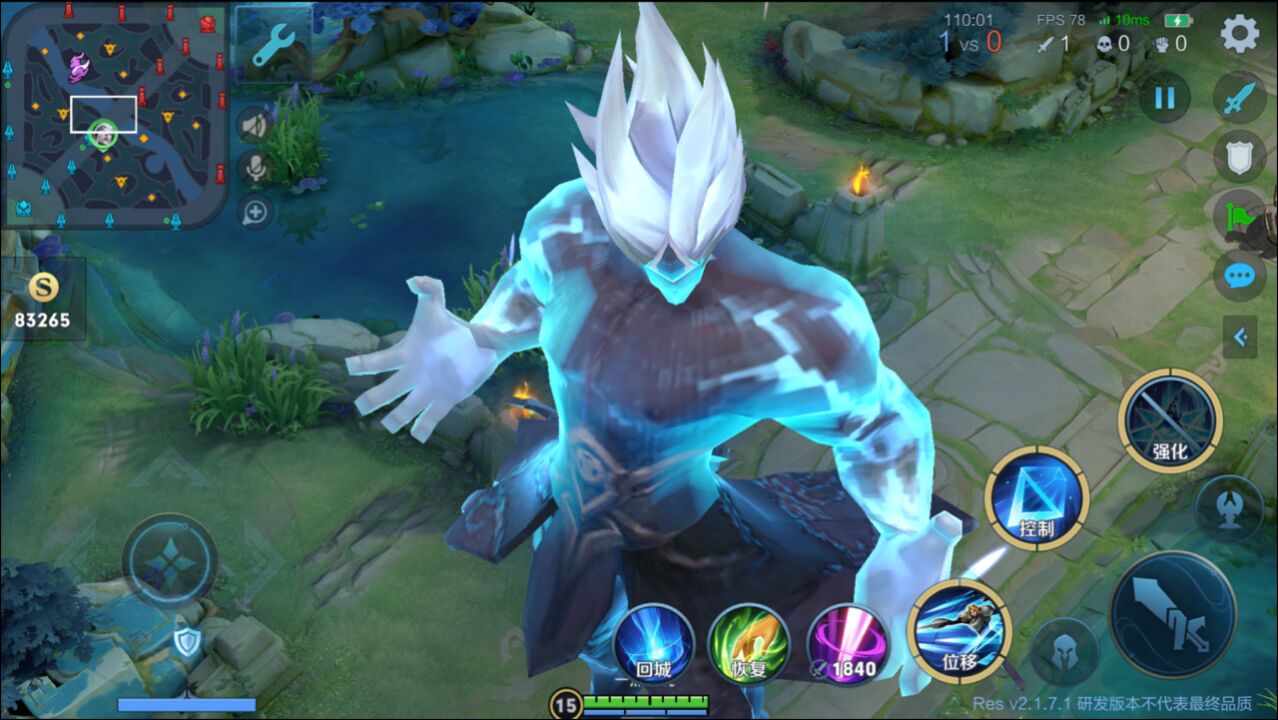Open the quick chat speech bubble

[x=1240, y=275]
